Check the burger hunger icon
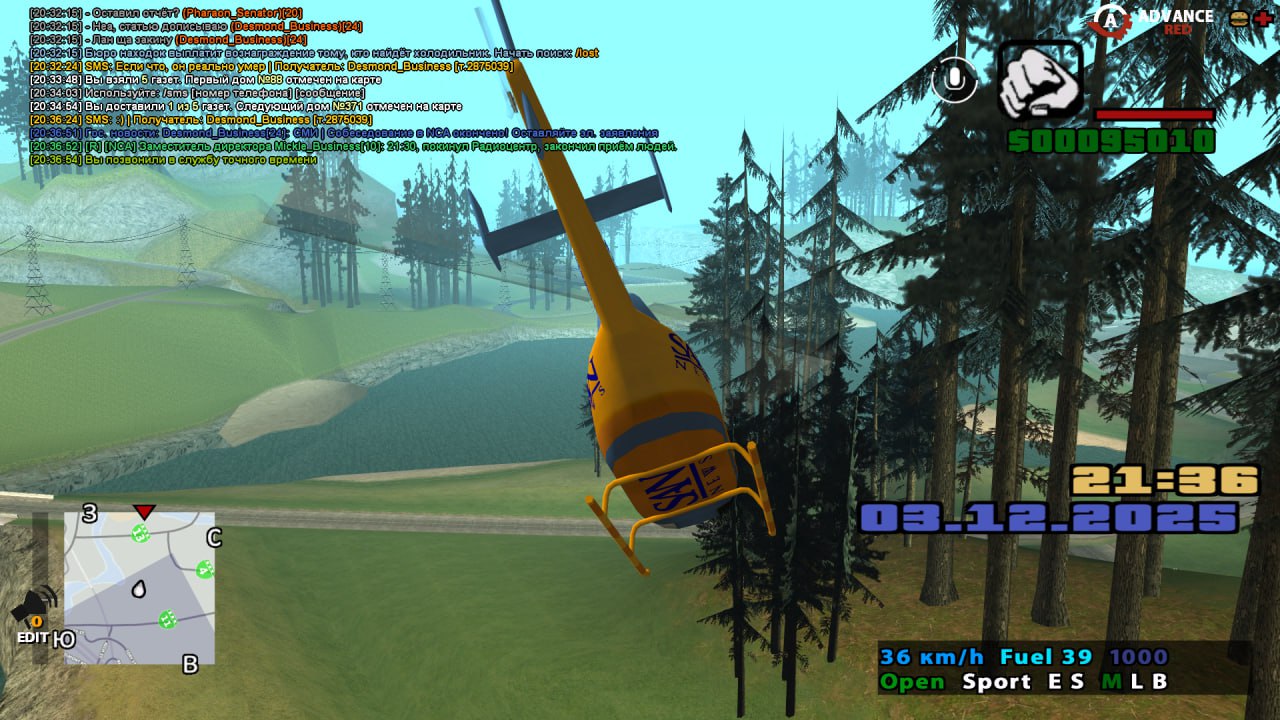 (1239, 18)
